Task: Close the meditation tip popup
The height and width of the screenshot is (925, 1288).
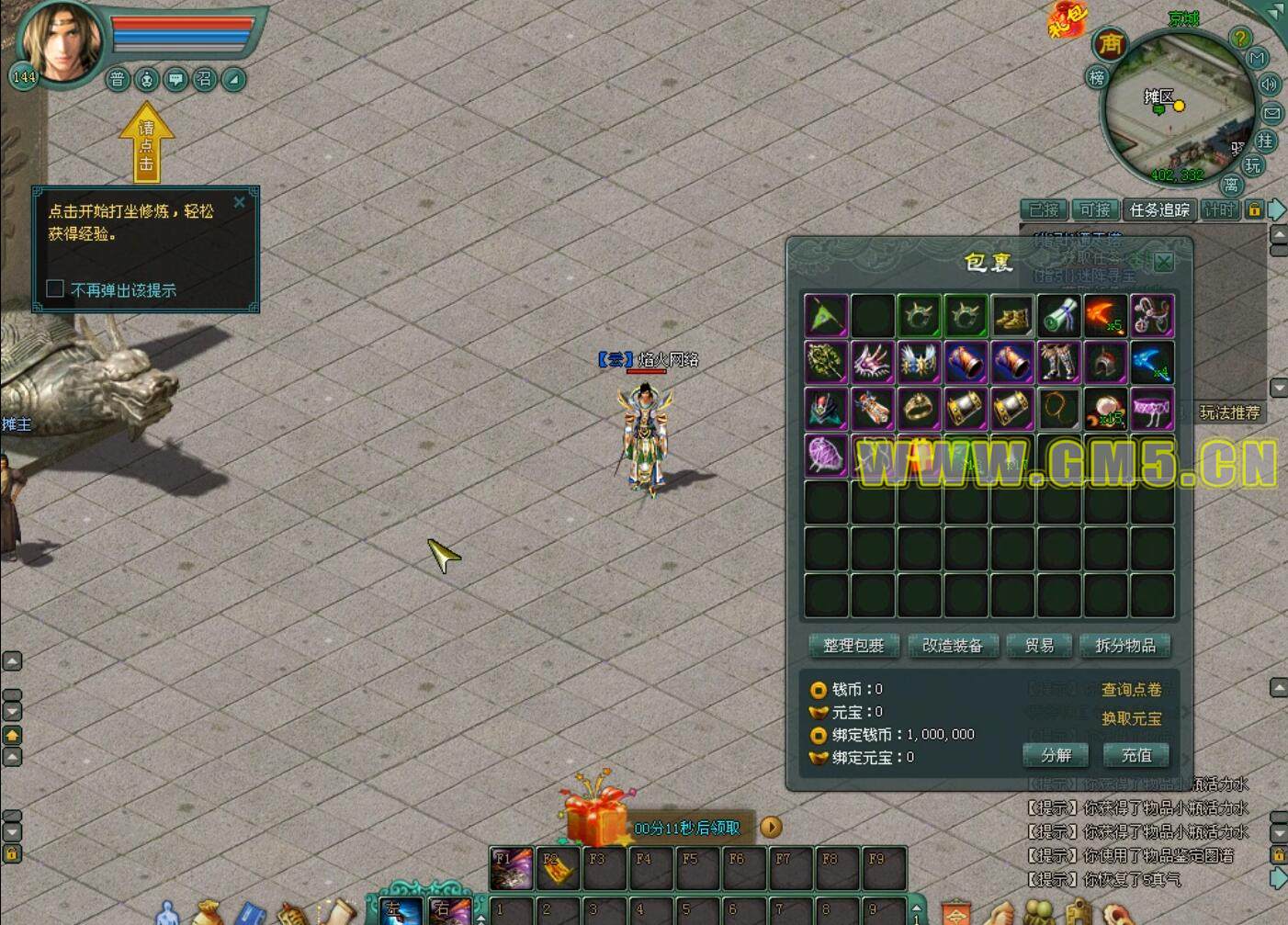Action: coord(240,202)
